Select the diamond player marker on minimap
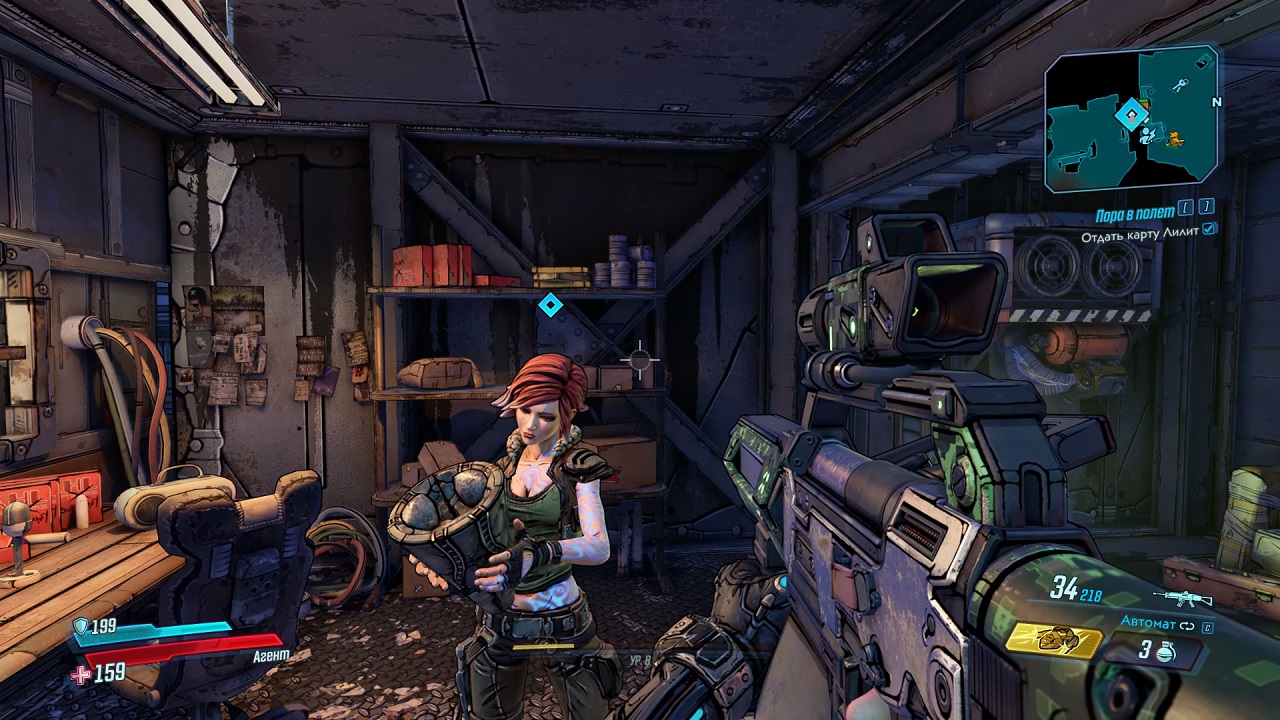Viewport: 1280px width, 720px height. tap(1132, 114)
